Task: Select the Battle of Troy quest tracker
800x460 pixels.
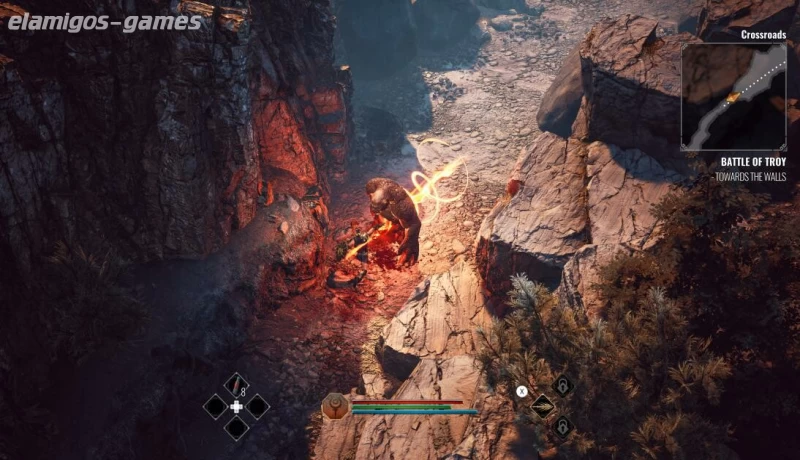Action: click(752, 161)
